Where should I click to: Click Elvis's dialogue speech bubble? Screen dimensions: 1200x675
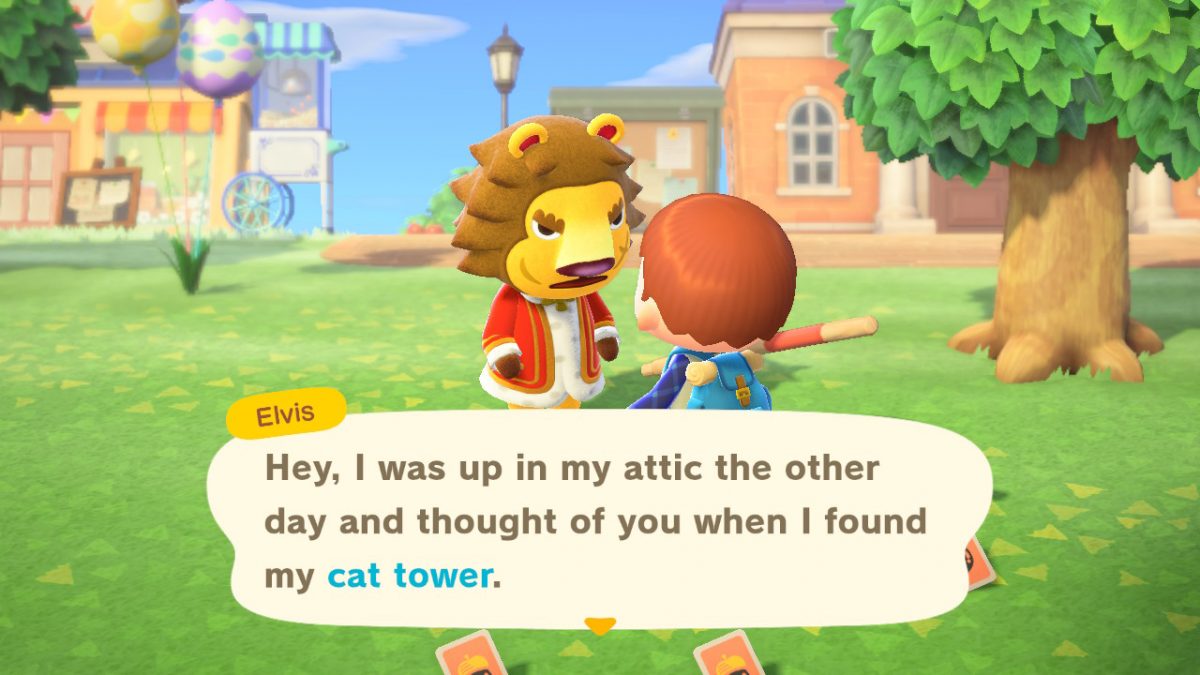[600, 520]
